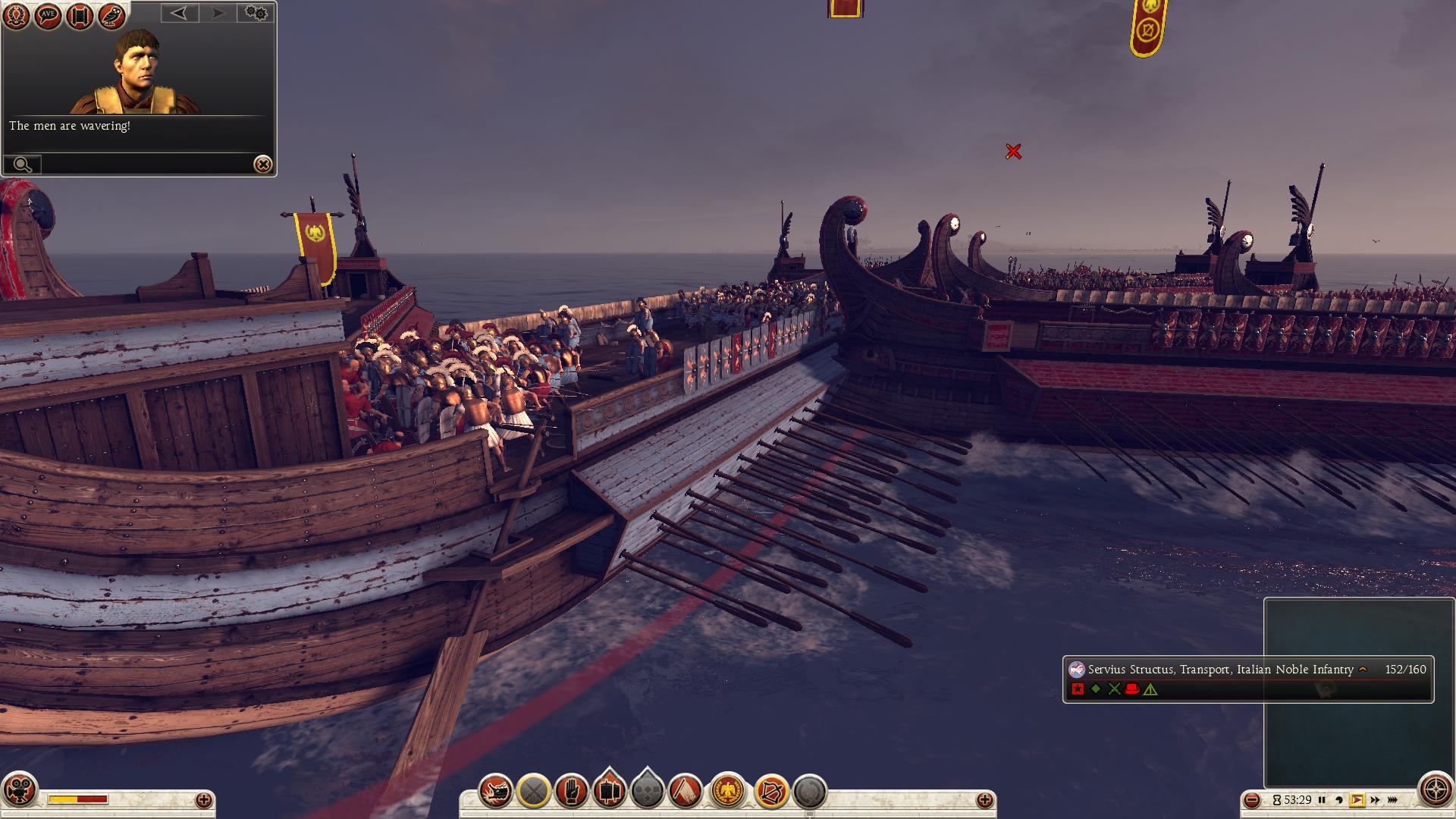This screenshot has width=1456, height=819.
Task: Activate the dragon-head ram order
Action: 496,792
